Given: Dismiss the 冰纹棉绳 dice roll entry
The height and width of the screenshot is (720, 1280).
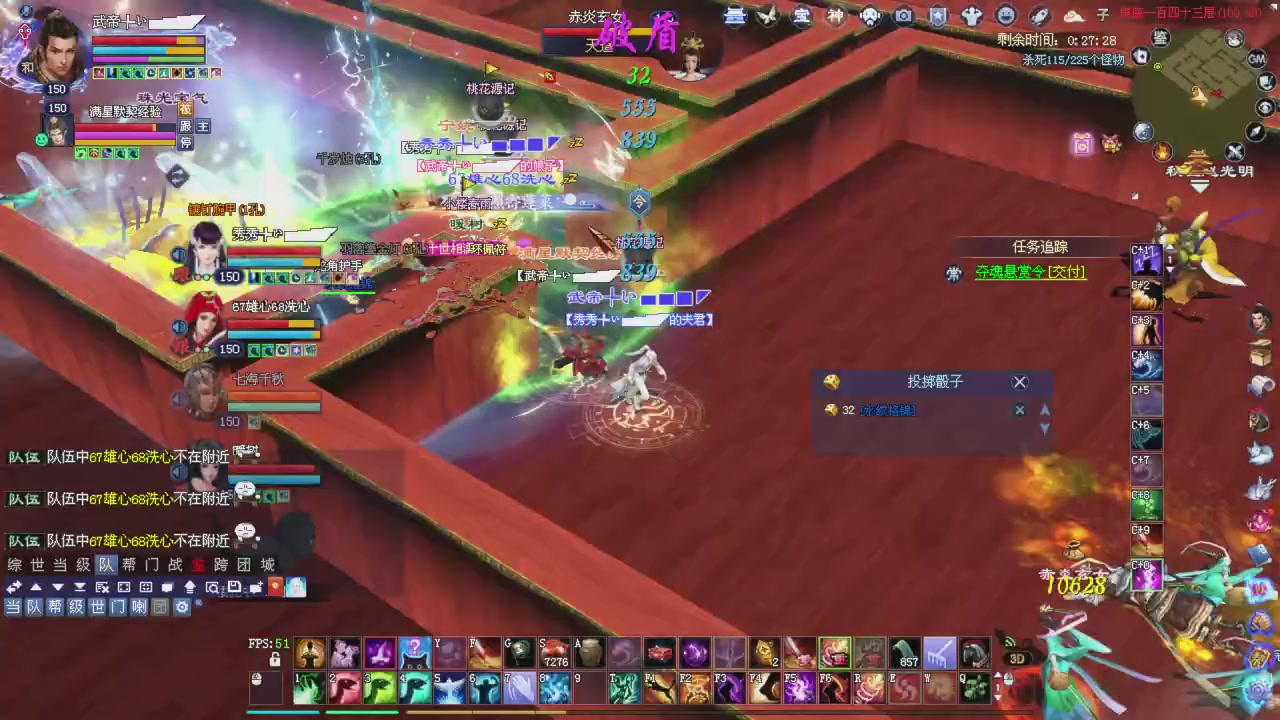Looking at the screenshot, I should [x=1020, y=409].
